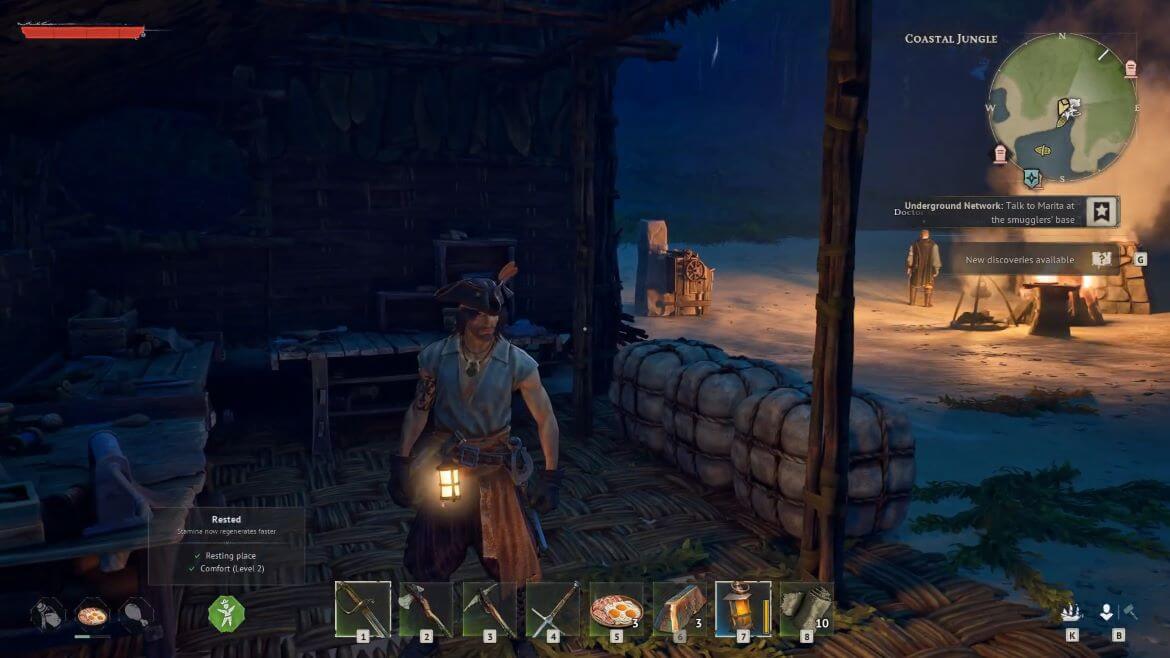Open the Underground Network quest tracker
The image size is (1170, 658).
pyautogui.click(x=990, y=211)
